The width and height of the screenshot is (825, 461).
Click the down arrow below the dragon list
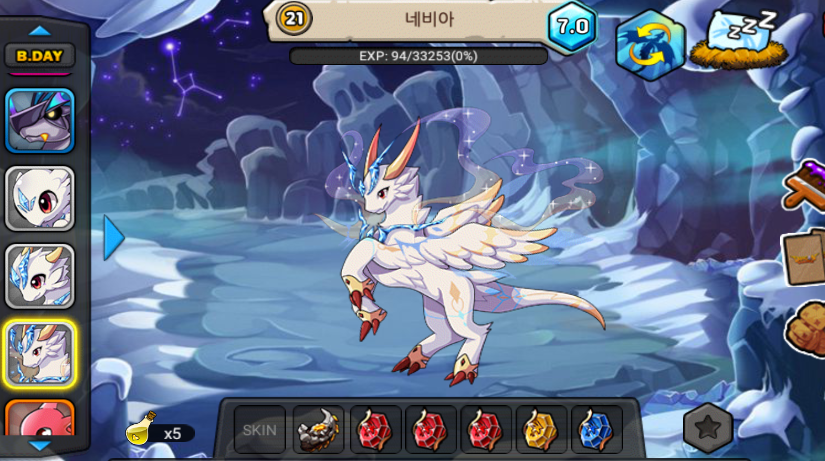pyautogui.click(x=40, y=445)
